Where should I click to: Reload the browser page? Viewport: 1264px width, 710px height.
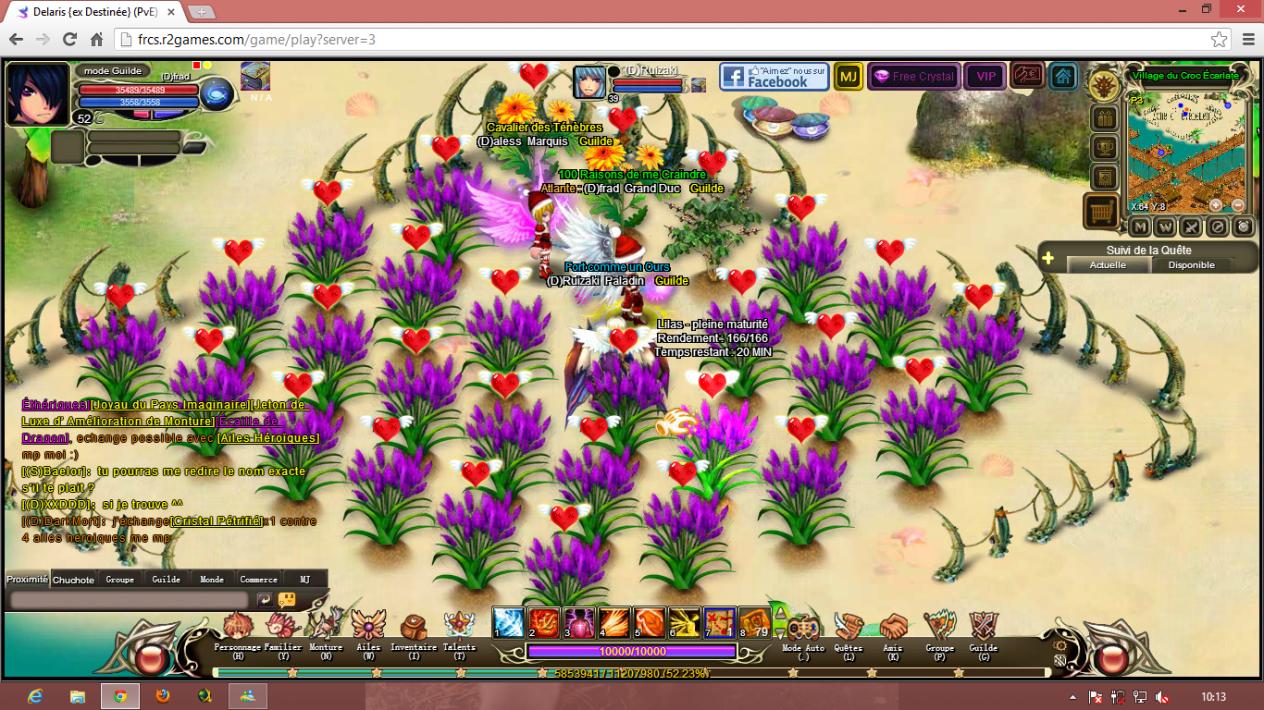point(70,40)
